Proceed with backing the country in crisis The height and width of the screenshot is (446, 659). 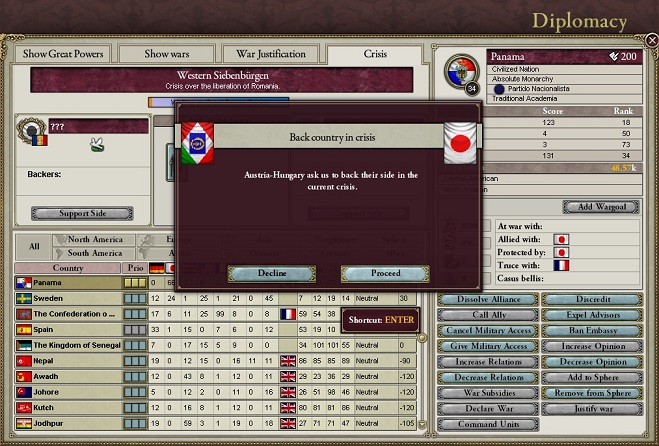pos(385,273)
